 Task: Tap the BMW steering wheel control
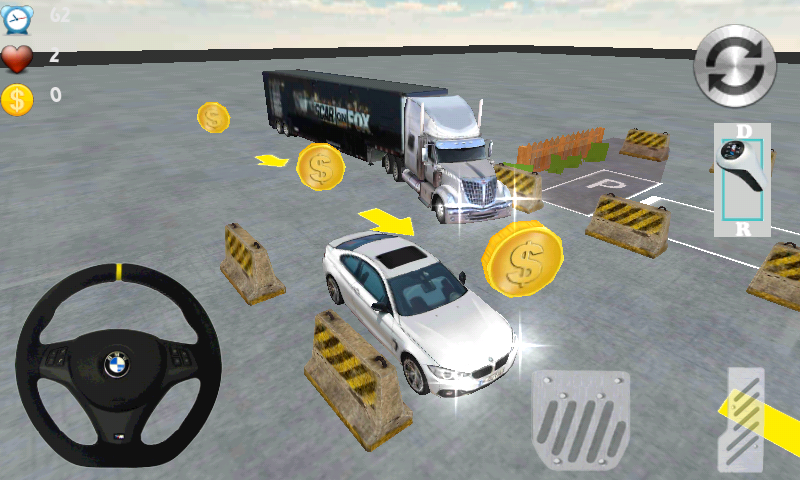pos(118,363)
